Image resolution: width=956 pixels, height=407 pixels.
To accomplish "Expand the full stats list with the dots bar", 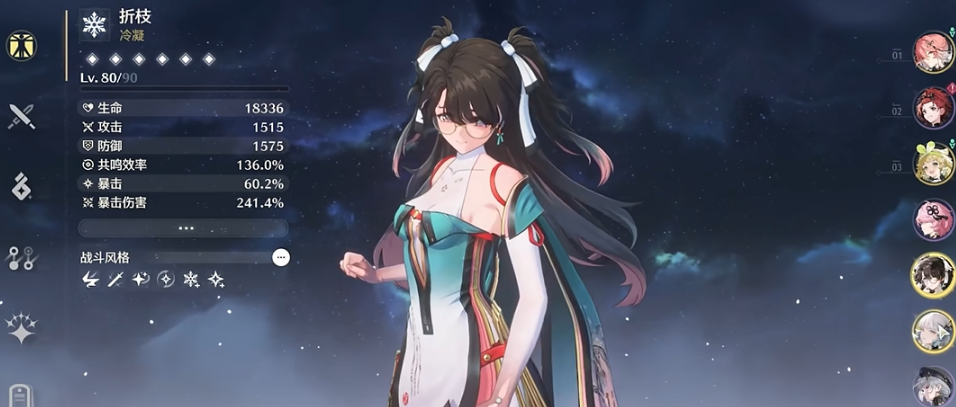I will coord(185,228).
